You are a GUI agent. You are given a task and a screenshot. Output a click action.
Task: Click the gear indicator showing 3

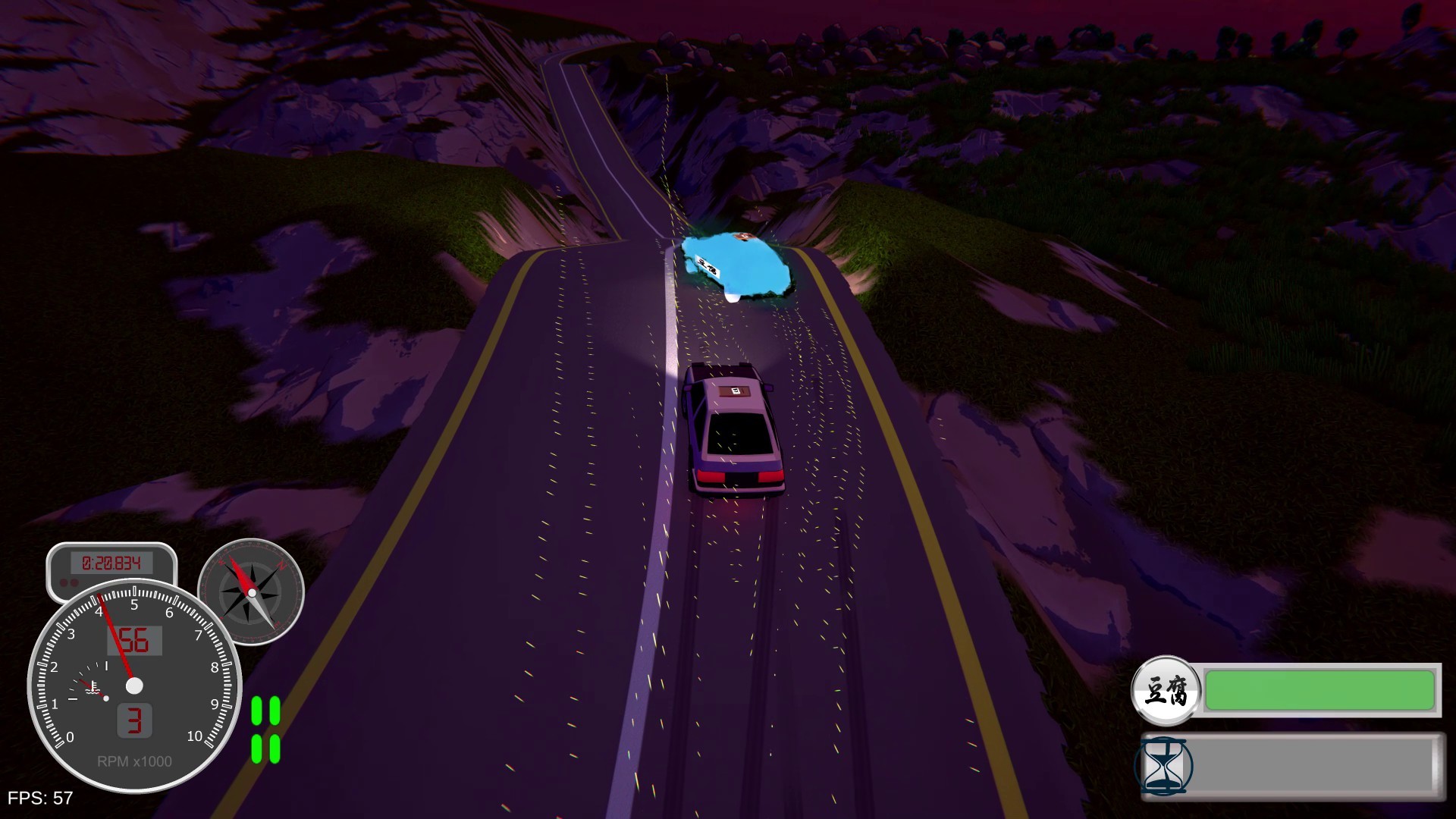pos(135,722)
